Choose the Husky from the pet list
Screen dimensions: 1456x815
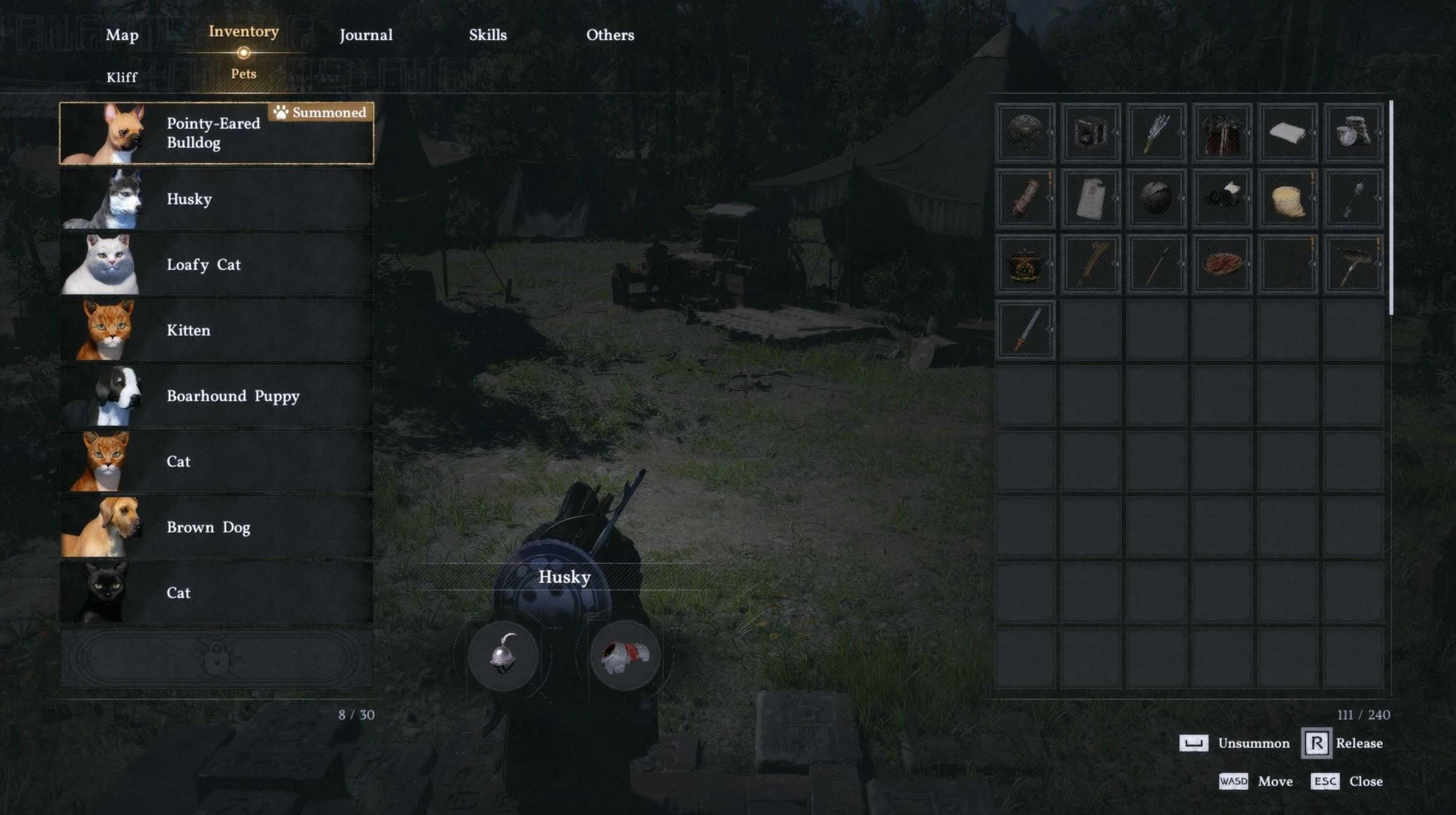click(216, 199)
